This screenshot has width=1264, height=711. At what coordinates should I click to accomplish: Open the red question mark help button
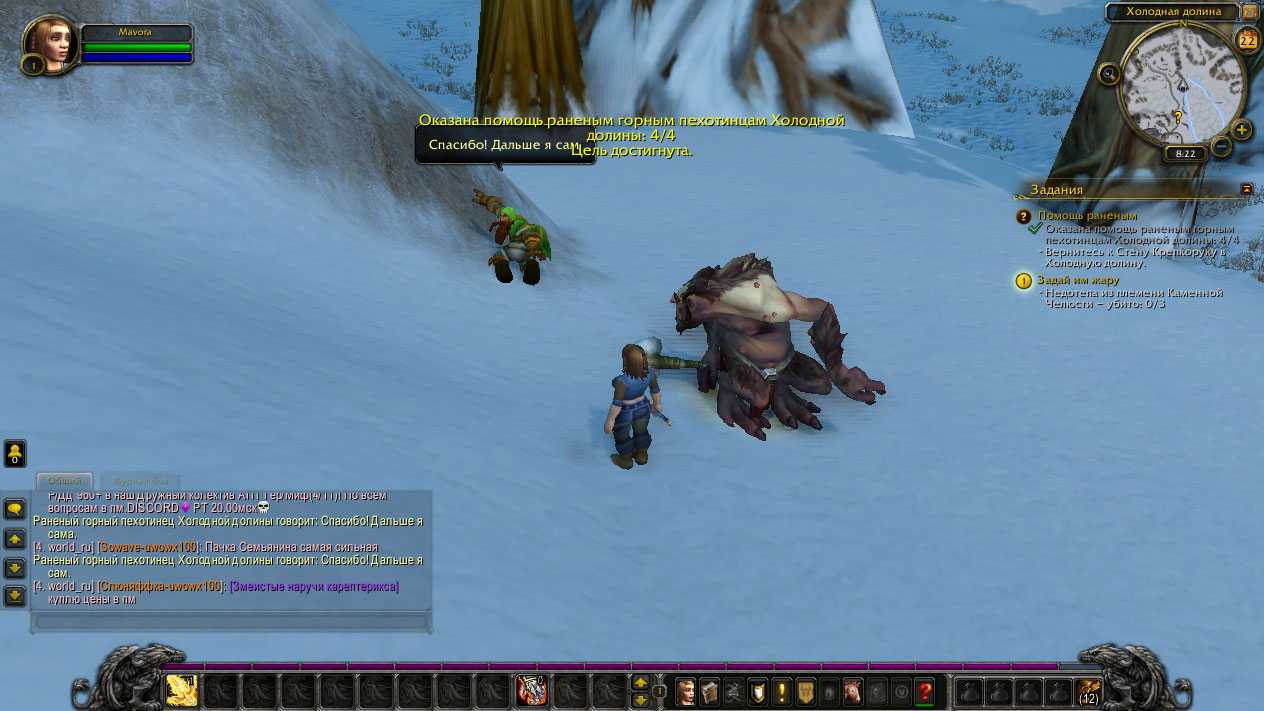924,691
